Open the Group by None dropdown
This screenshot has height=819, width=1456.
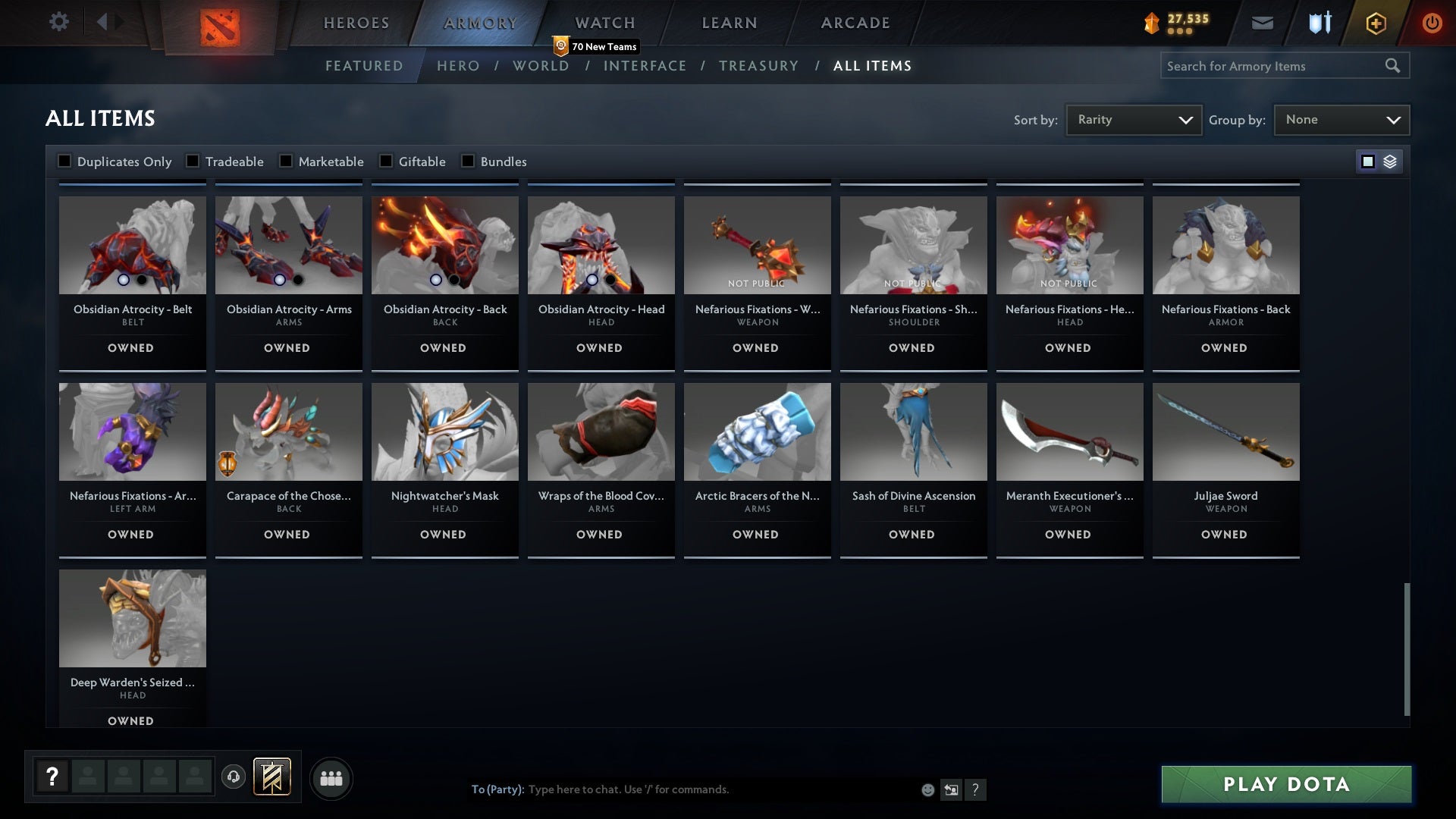pos(1341,119)
